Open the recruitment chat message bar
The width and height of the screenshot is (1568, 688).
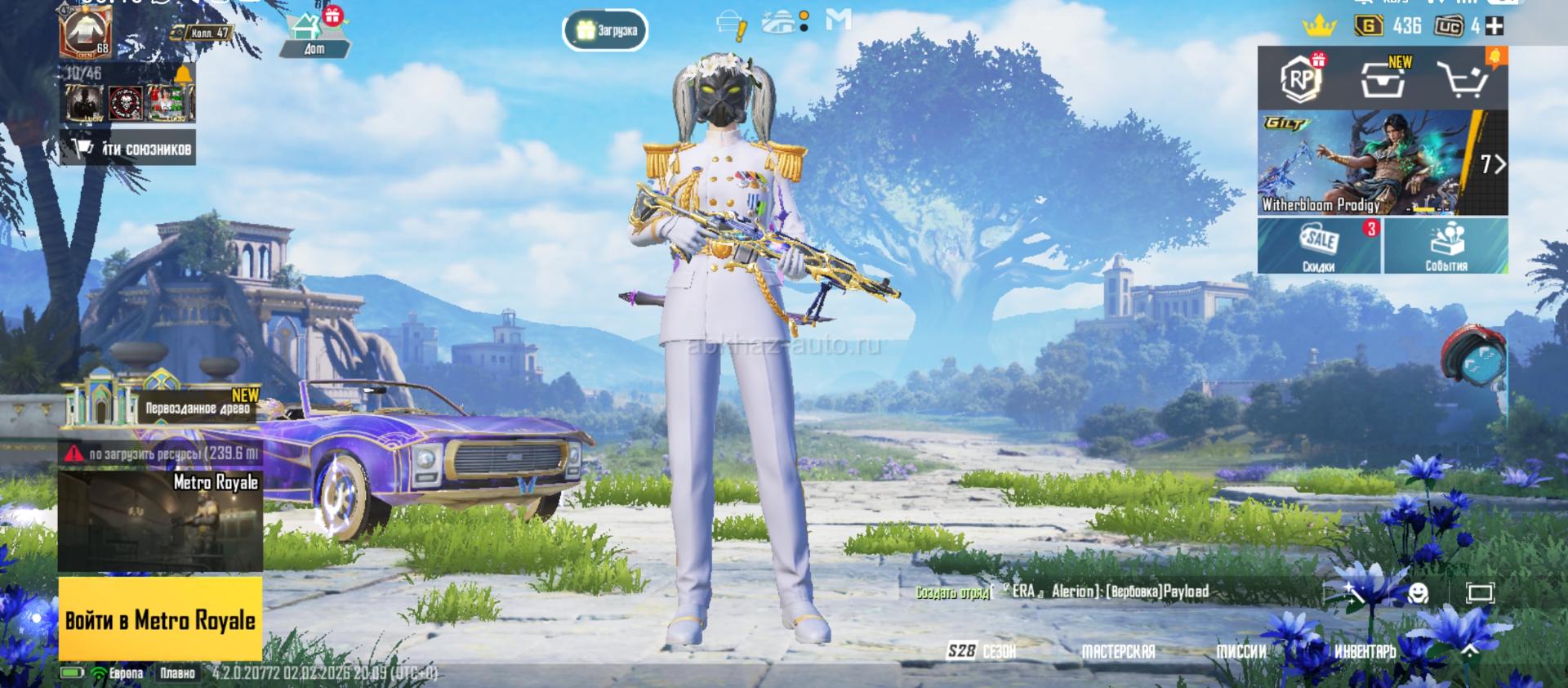pyautogui.click(x=1102, y=592)
